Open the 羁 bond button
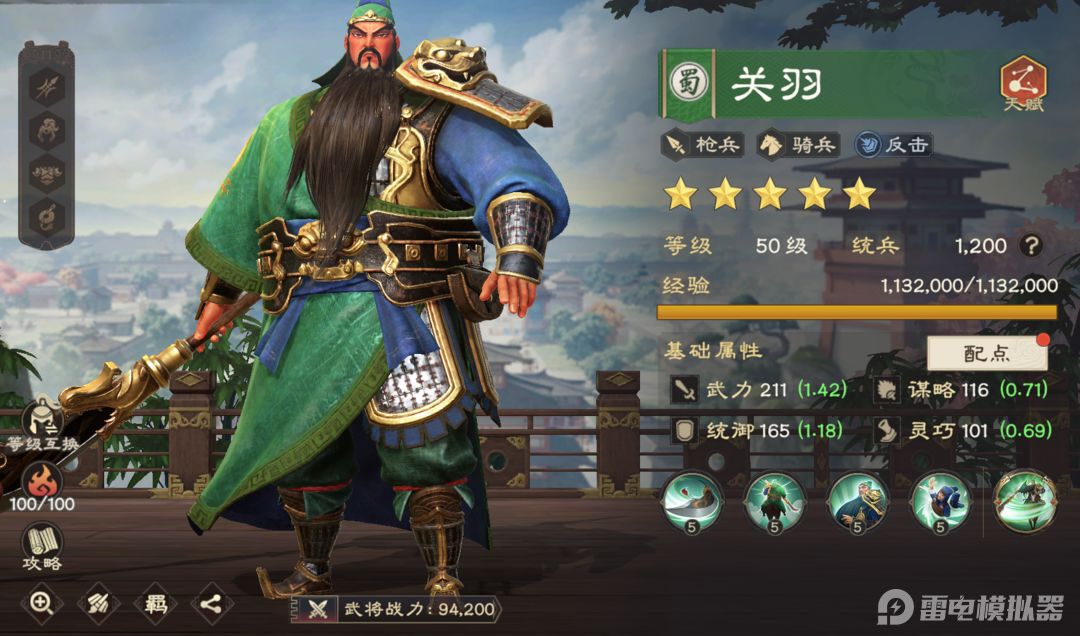The height and width of the screenshot is (636, 1080). point(155,602)
